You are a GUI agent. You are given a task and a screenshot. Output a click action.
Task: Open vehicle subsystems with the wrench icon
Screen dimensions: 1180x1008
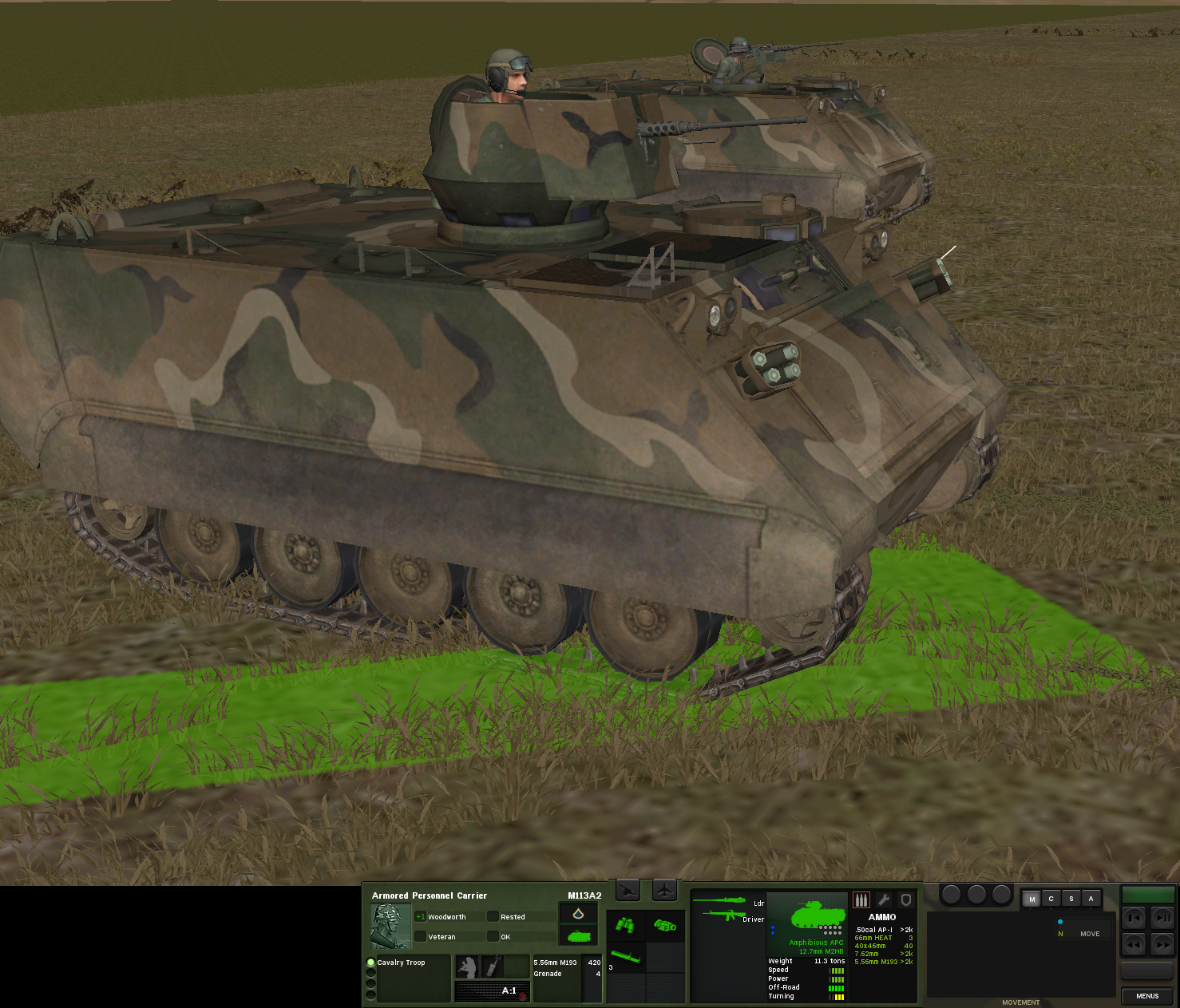884,899
